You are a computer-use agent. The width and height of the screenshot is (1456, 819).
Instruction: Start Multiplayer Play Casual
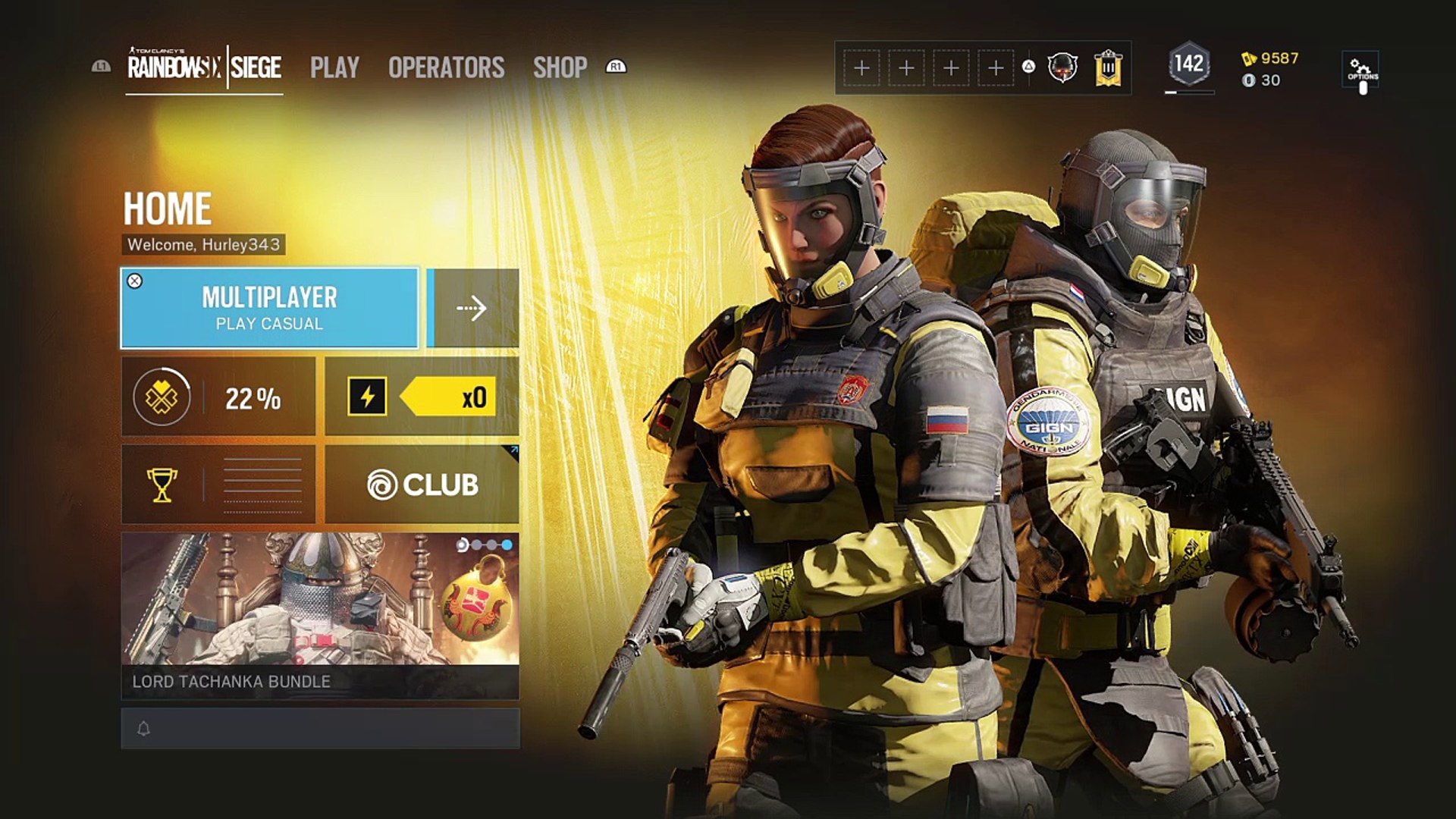coord(269,308)
